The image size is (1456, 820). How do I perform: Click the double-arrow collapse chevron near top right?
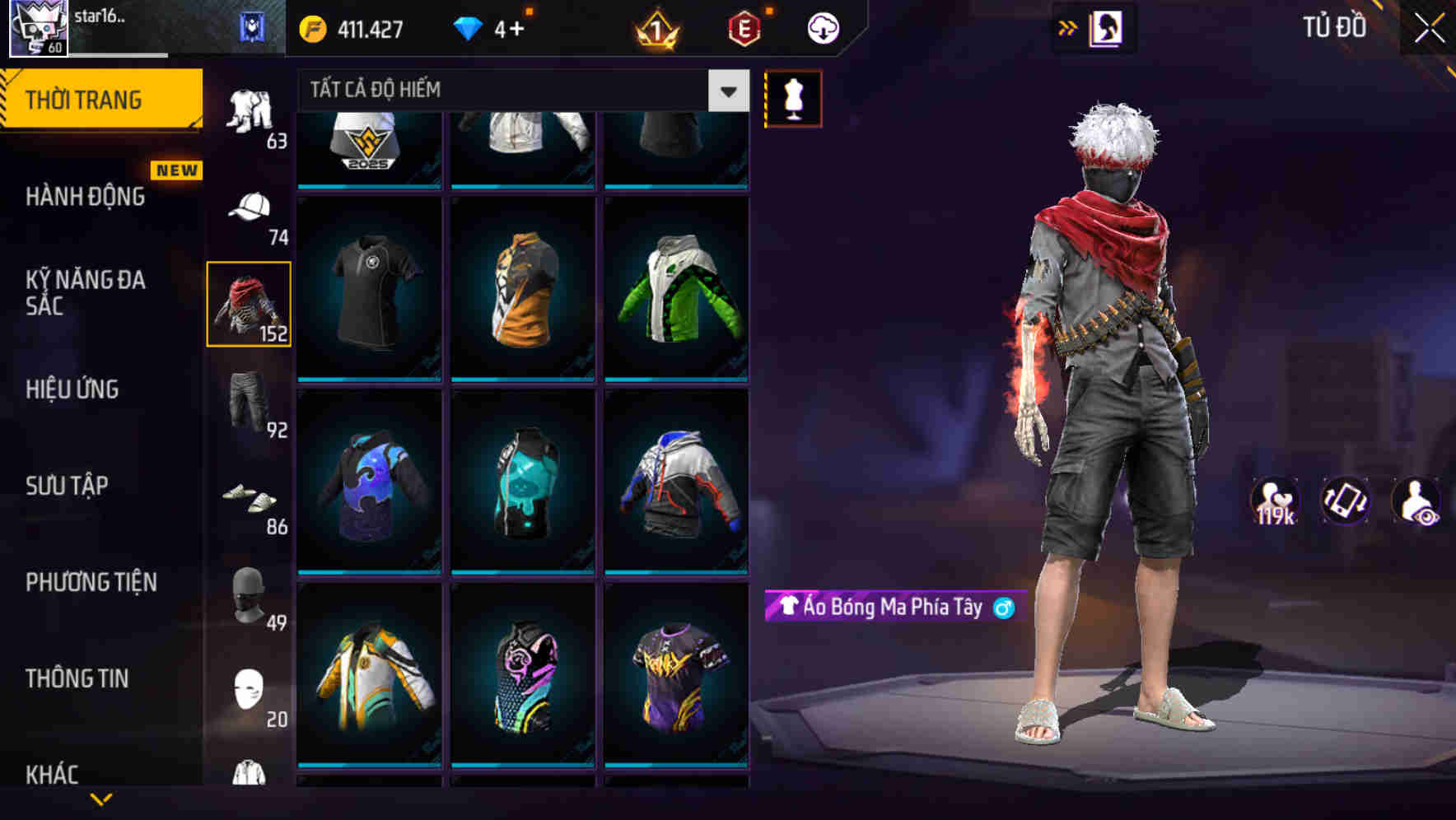tap(1068, 27)
